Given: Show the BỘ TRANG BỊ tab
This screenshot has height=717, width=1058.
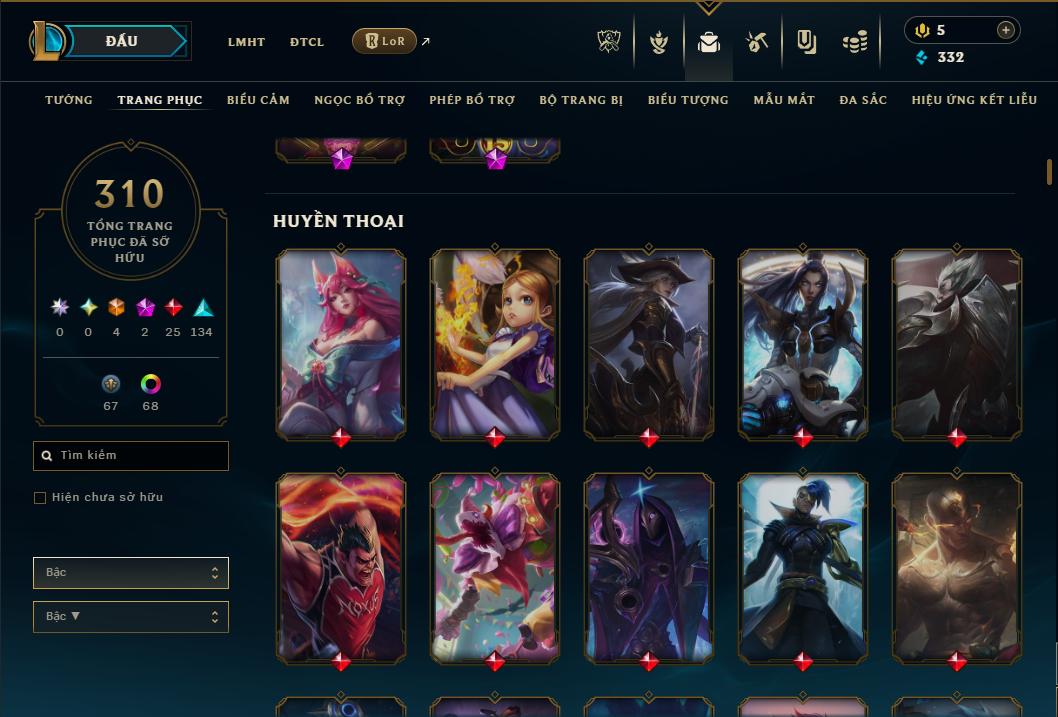Looking at the screenshot, I should 581,100.
